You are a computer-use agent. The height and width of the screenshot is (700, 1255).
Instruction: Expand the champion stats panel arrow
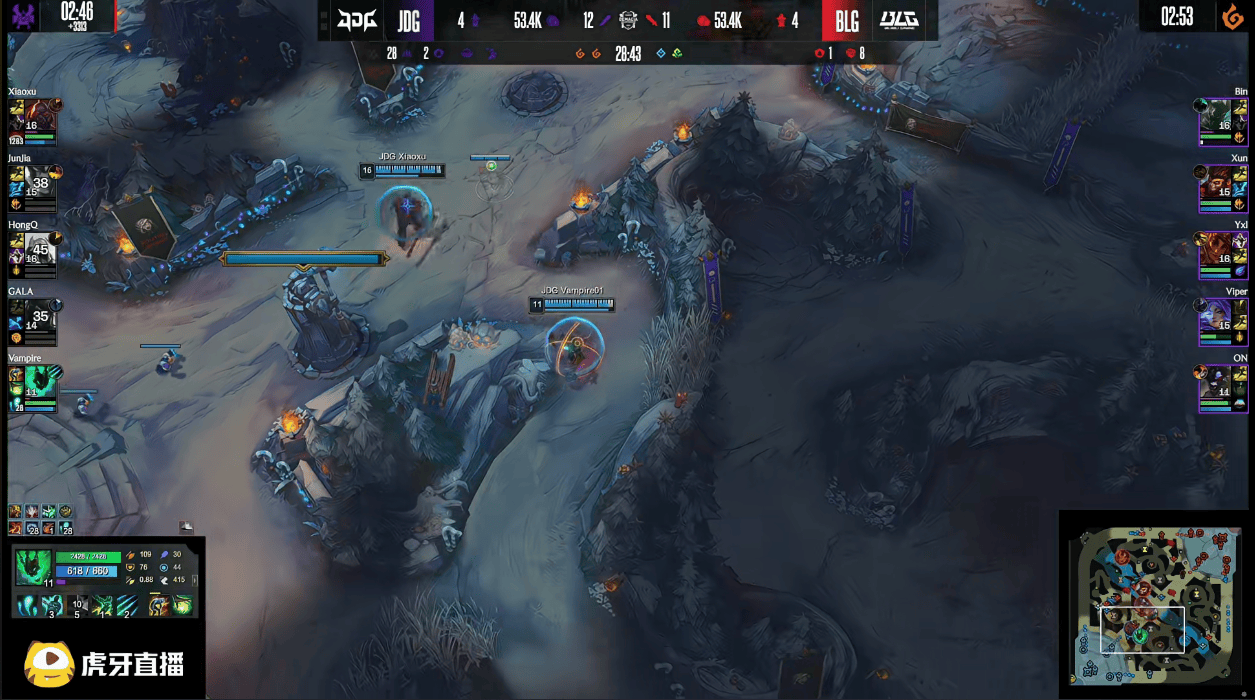tap(195, 579)
